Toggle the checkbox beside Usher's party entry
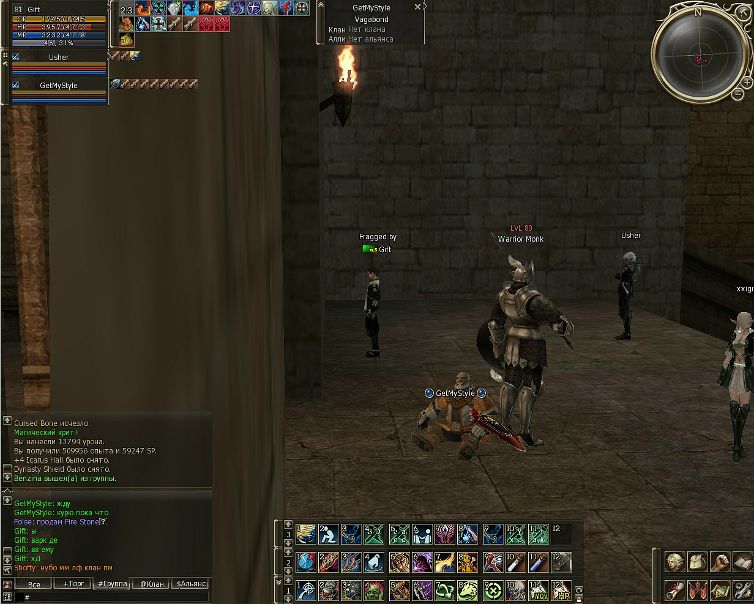 15,58
